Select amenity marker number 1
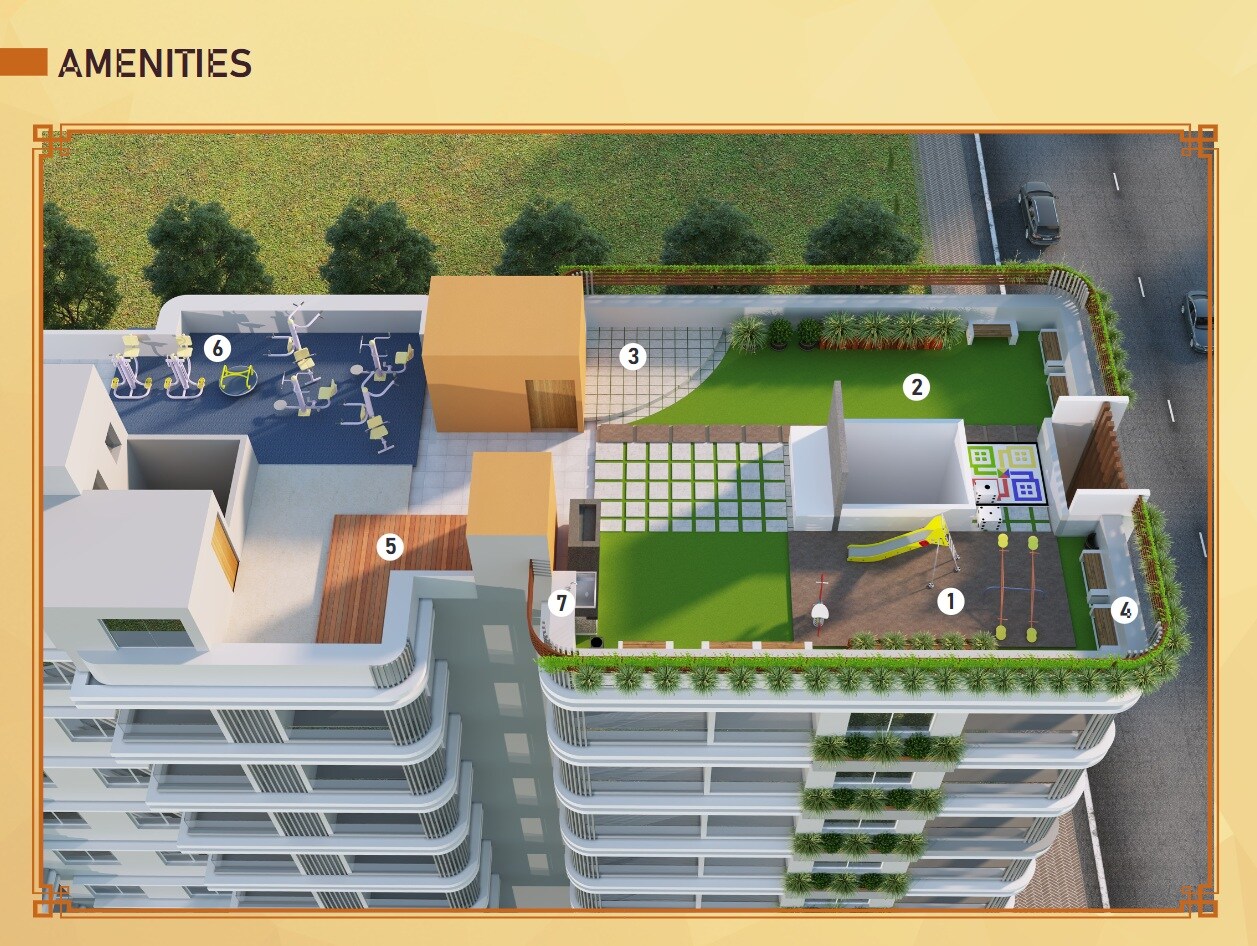 click(x=950, y=600)
